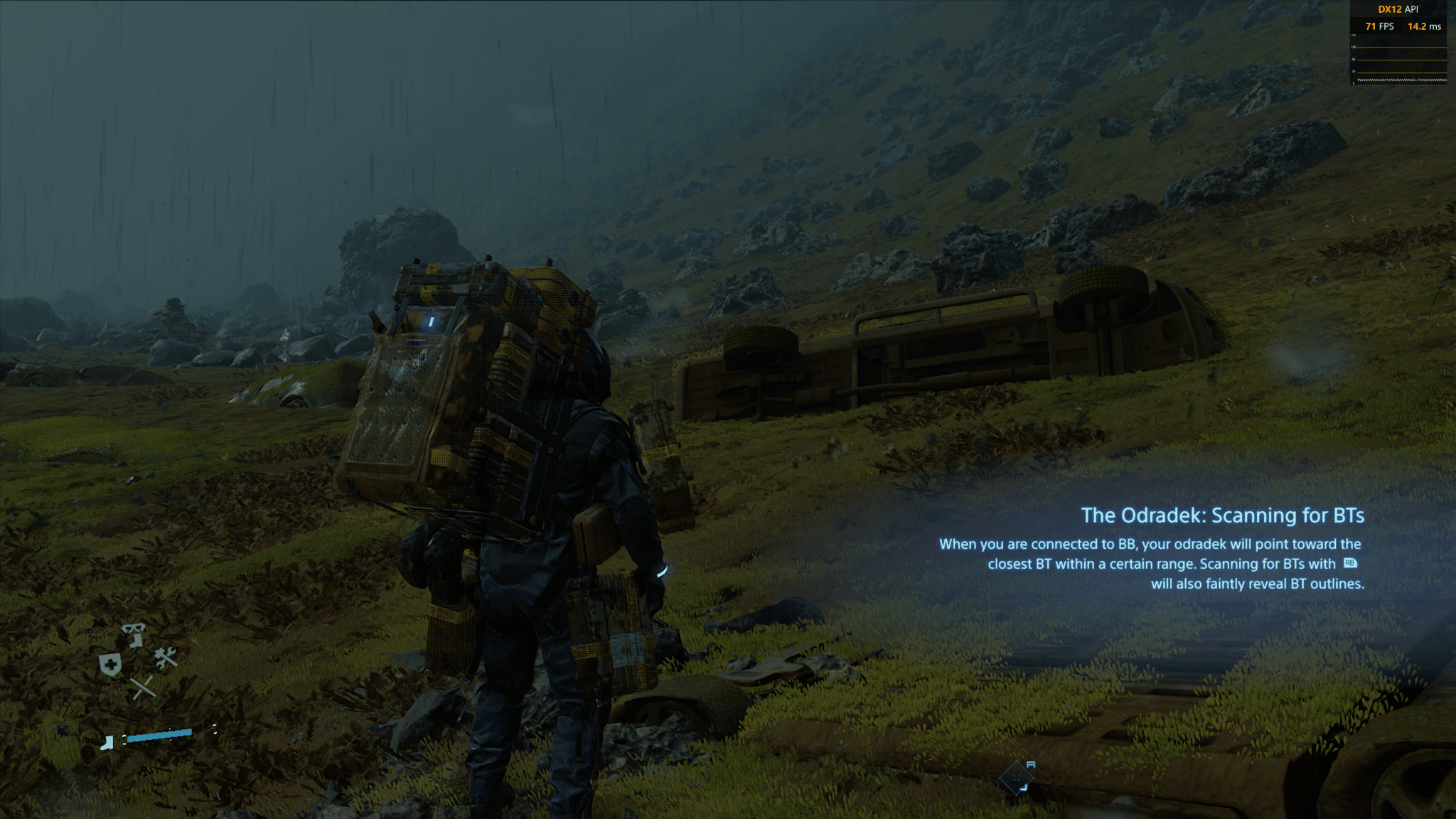Choose the crossed lines weapon icon

click(142, 687)
